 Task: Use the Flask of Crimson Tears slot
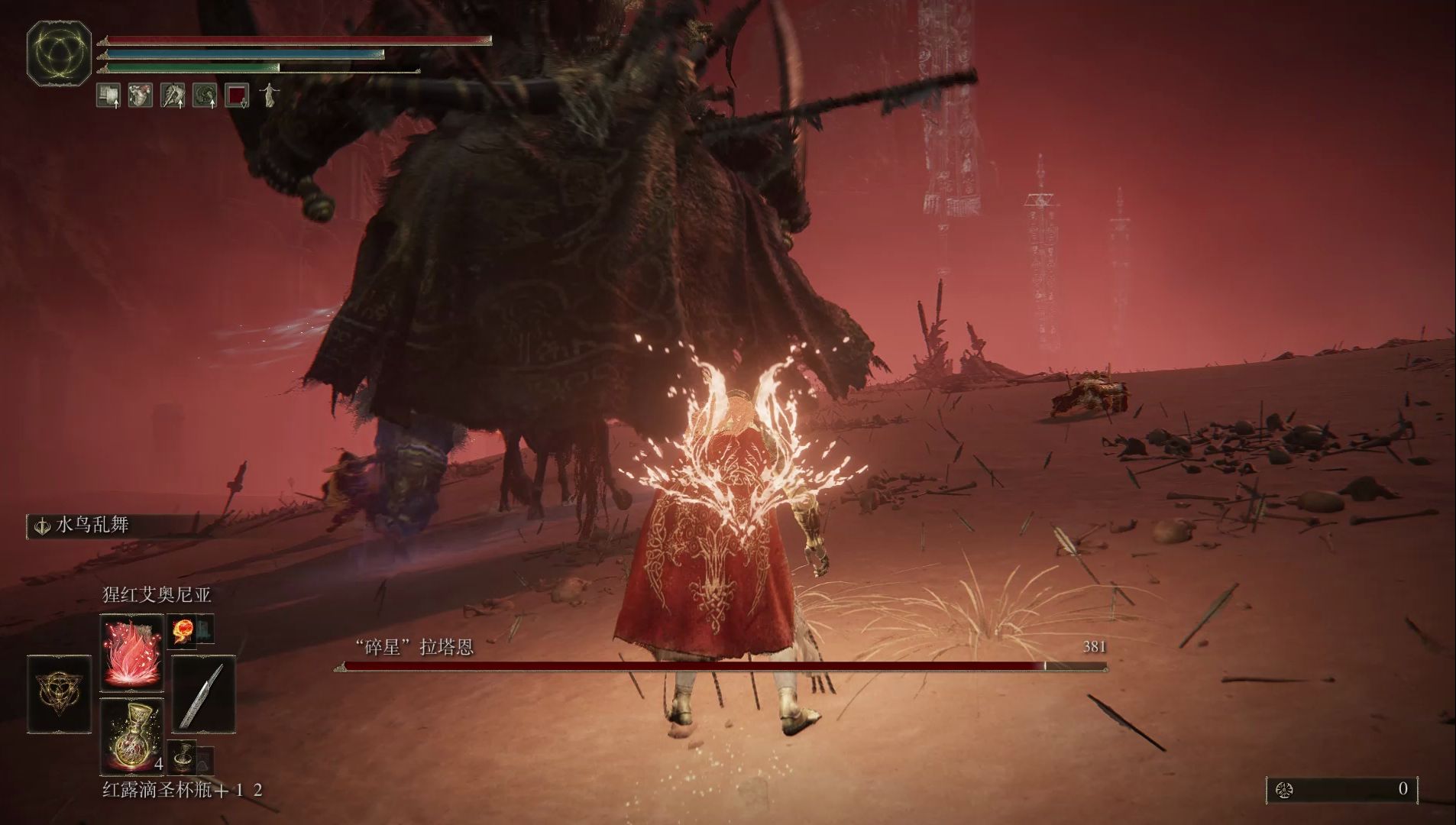pos(131,736)
